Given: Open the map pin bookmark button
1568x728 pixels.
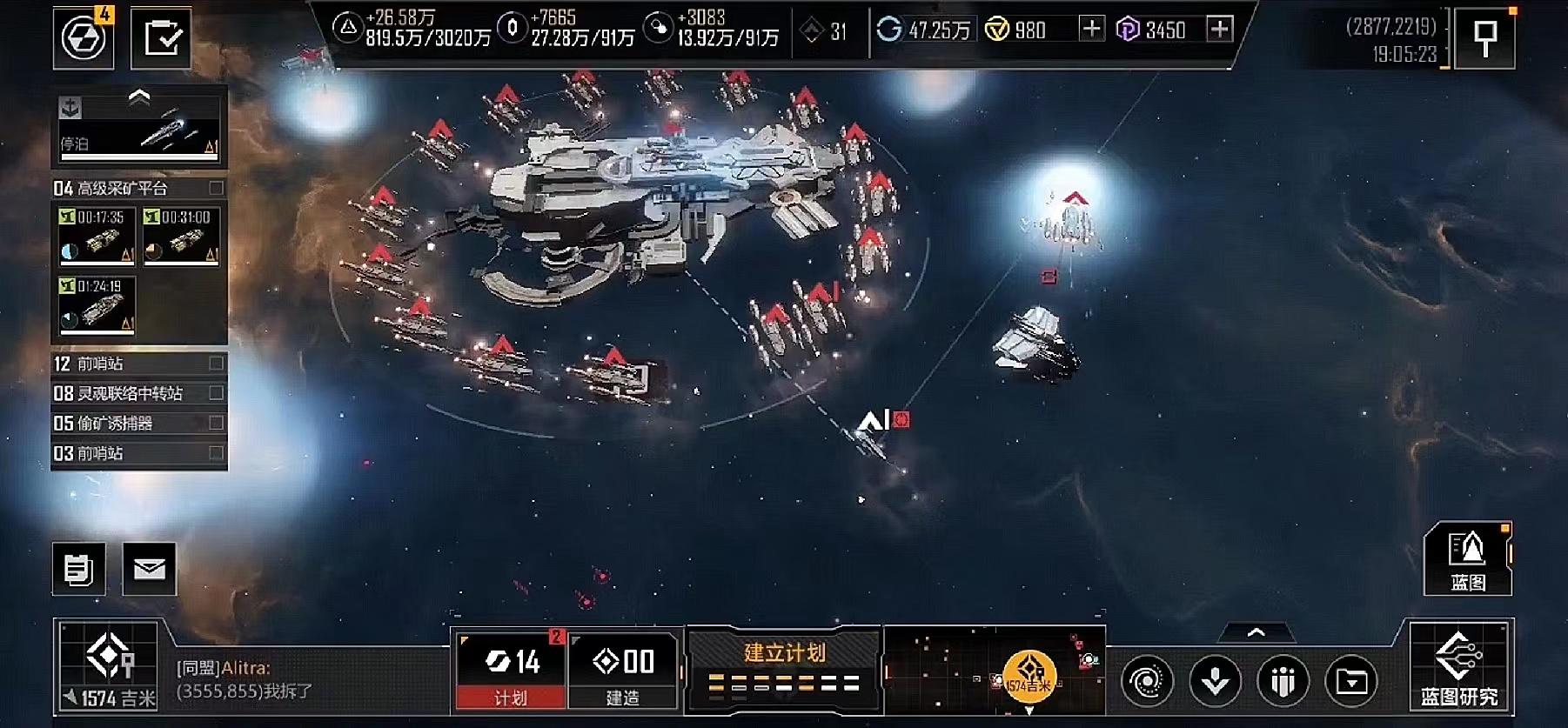Looking at the screenshot, I should (1485, 37).
